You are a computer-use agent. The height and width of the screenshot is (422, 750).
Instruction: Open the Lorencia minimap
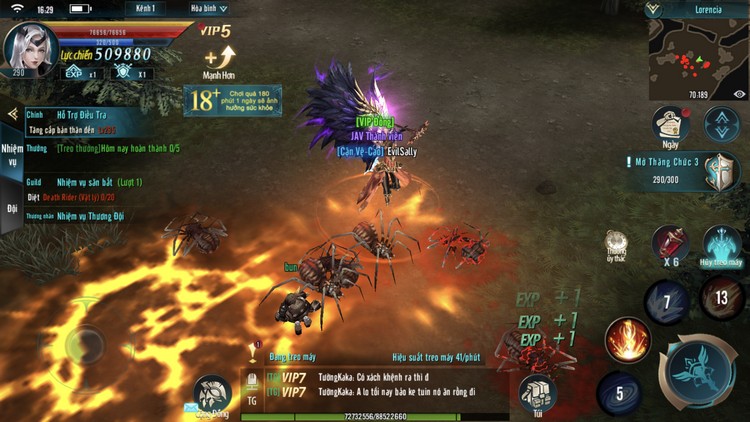pyautogui.click(x=696, y=58)
